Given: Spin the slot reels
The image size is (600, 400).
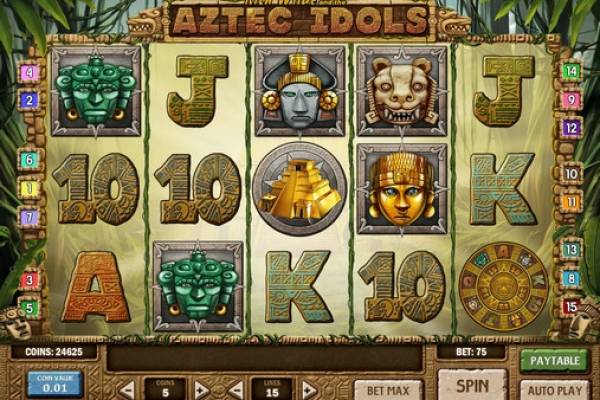Looking at the screenshot, I should pos(471,384).
